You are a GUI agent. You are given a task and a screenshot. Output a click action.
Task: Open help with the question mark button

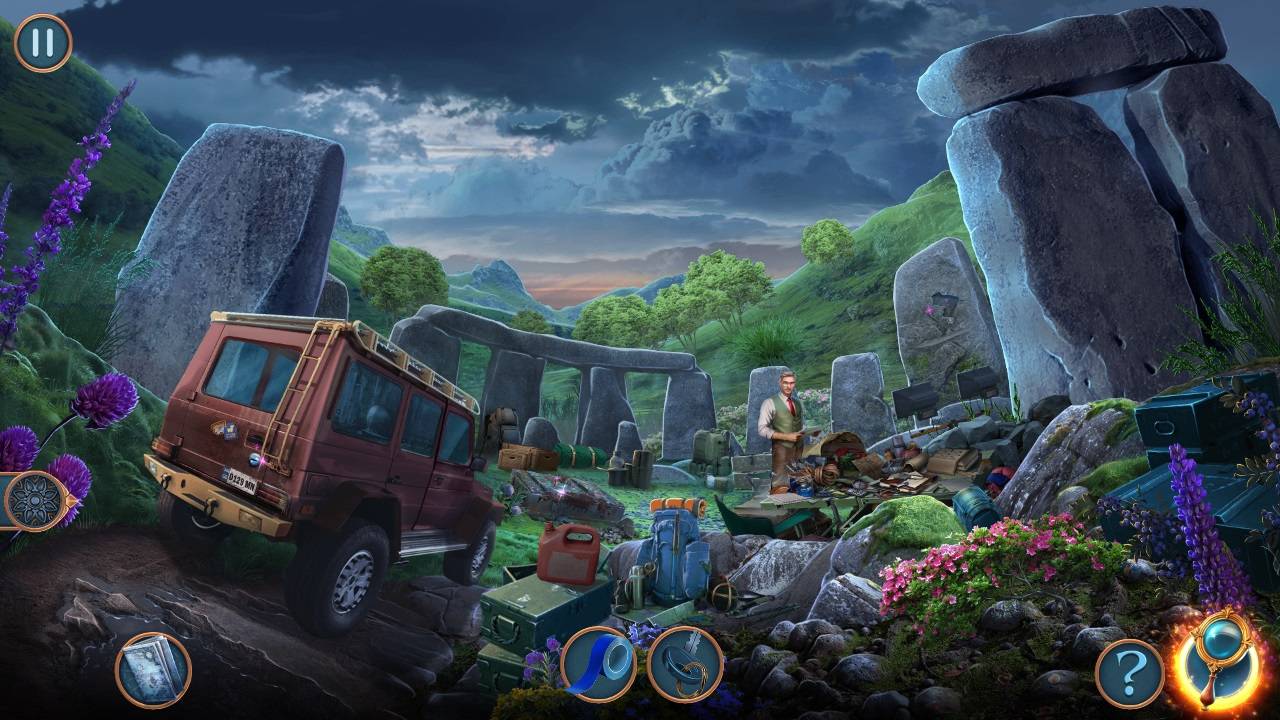click(x=1130, y=673)
